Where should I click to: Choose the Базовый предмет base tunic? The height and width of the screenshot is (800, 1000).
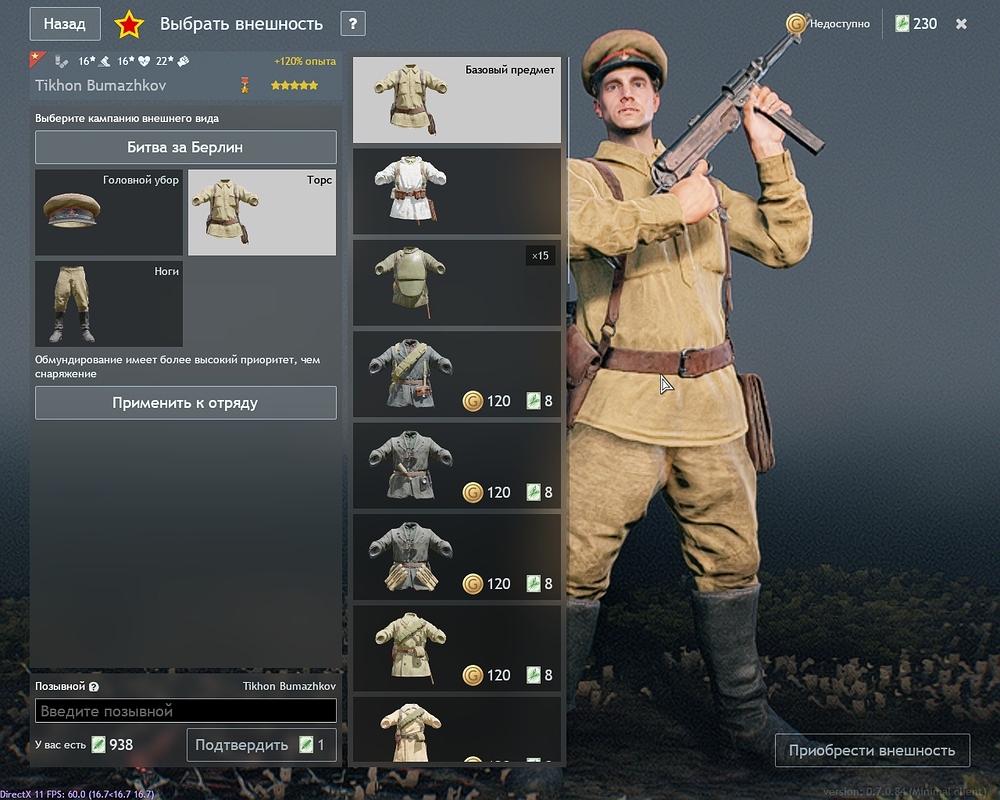click(457, 100)
